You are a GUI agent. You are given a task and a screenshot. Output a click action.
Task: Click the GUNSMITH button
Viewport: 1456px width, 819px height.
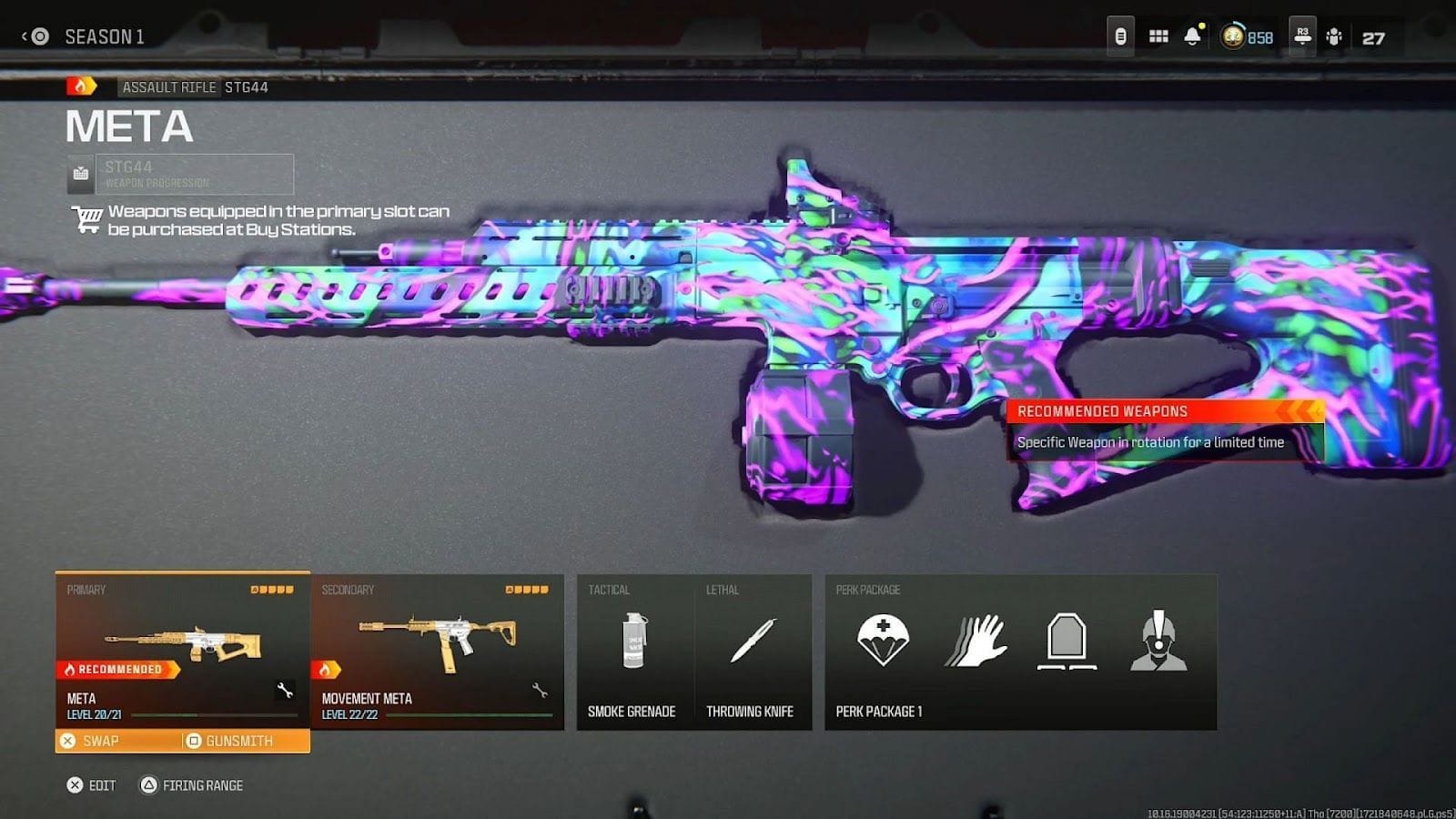point(238,741)
